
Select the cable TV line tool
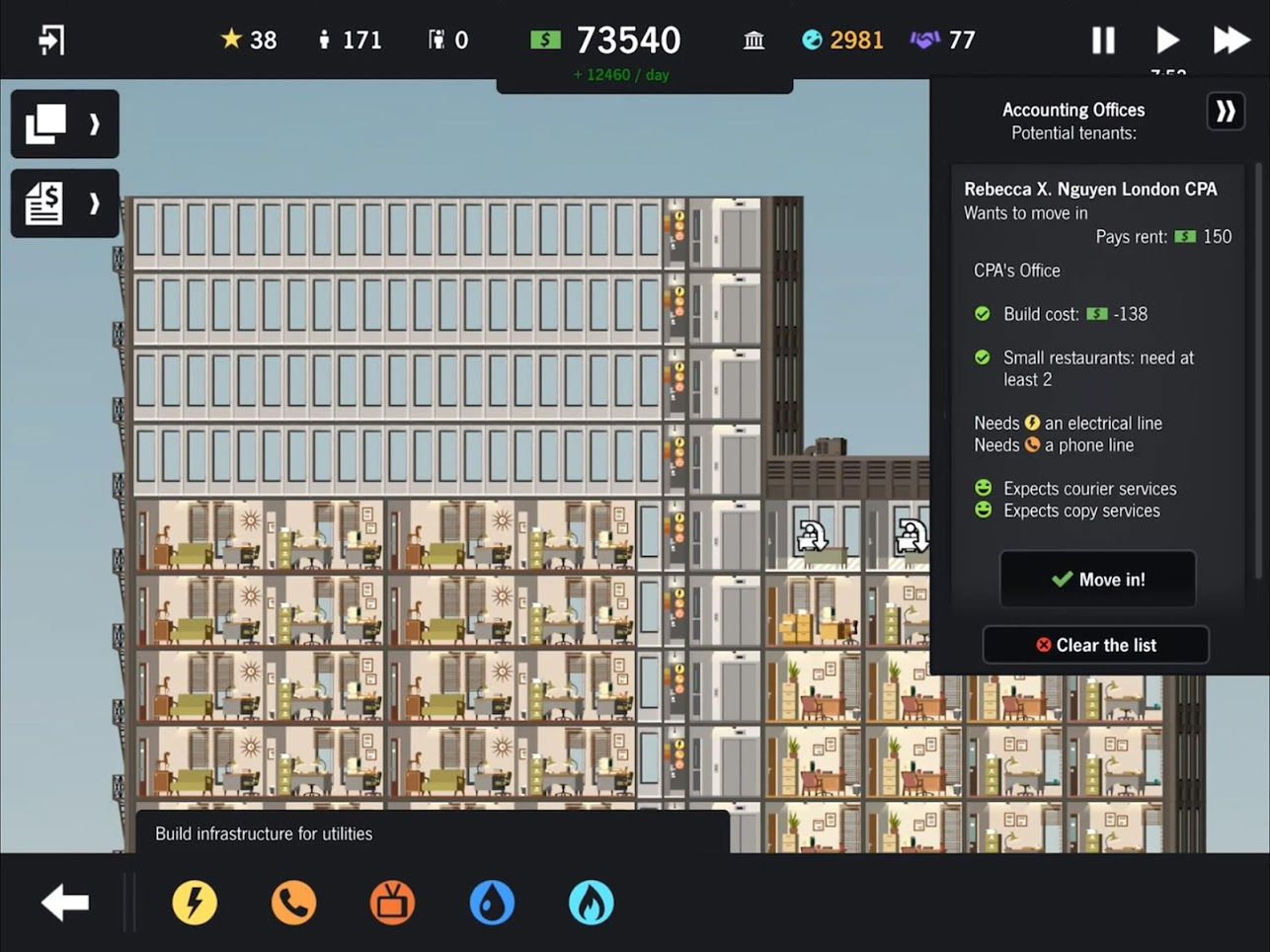coord(392,902)
